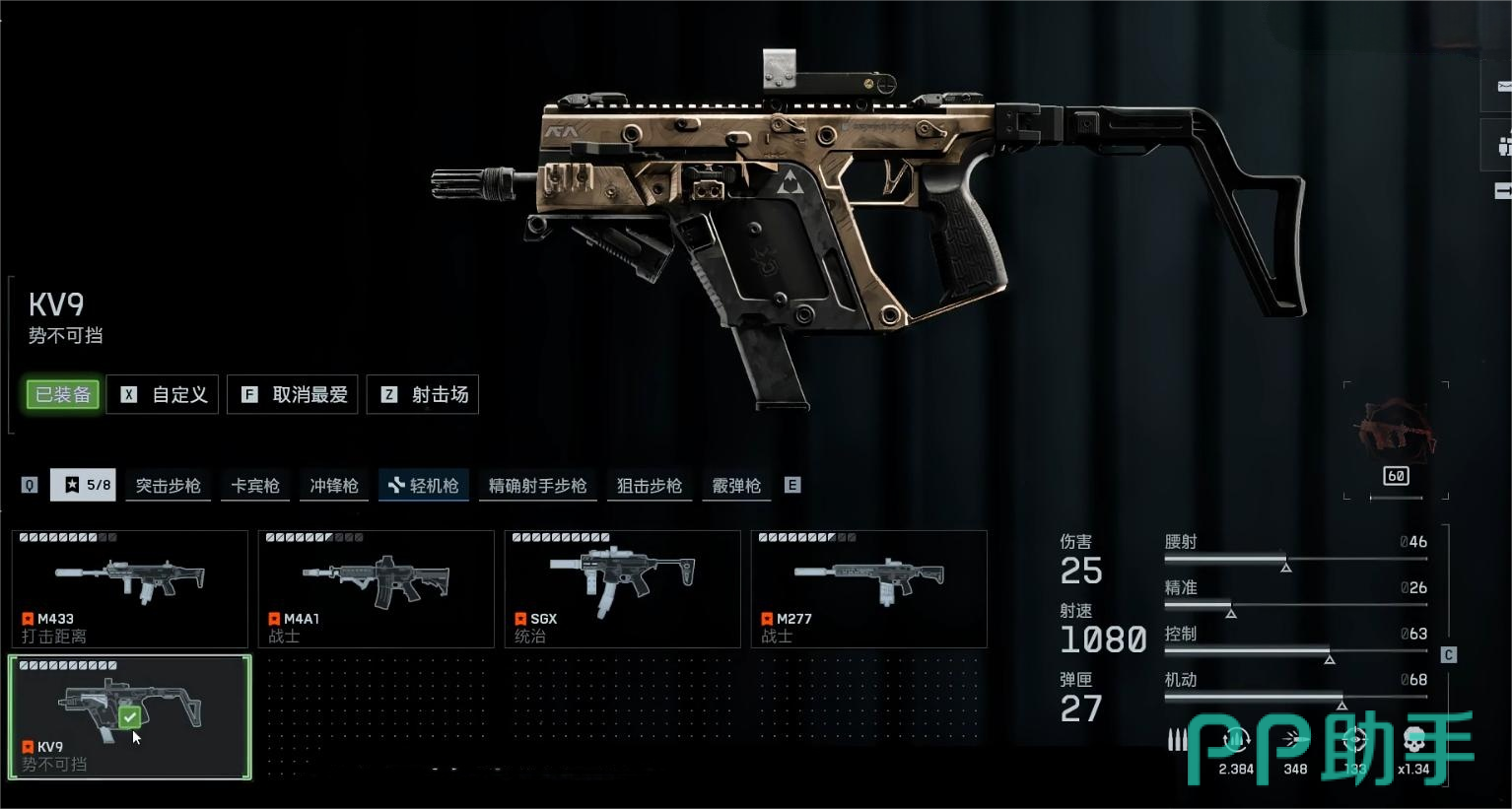Open the 霰弹枪 shotgun tab
This screenshot has height=809, width=1512.
pos(736,486)
